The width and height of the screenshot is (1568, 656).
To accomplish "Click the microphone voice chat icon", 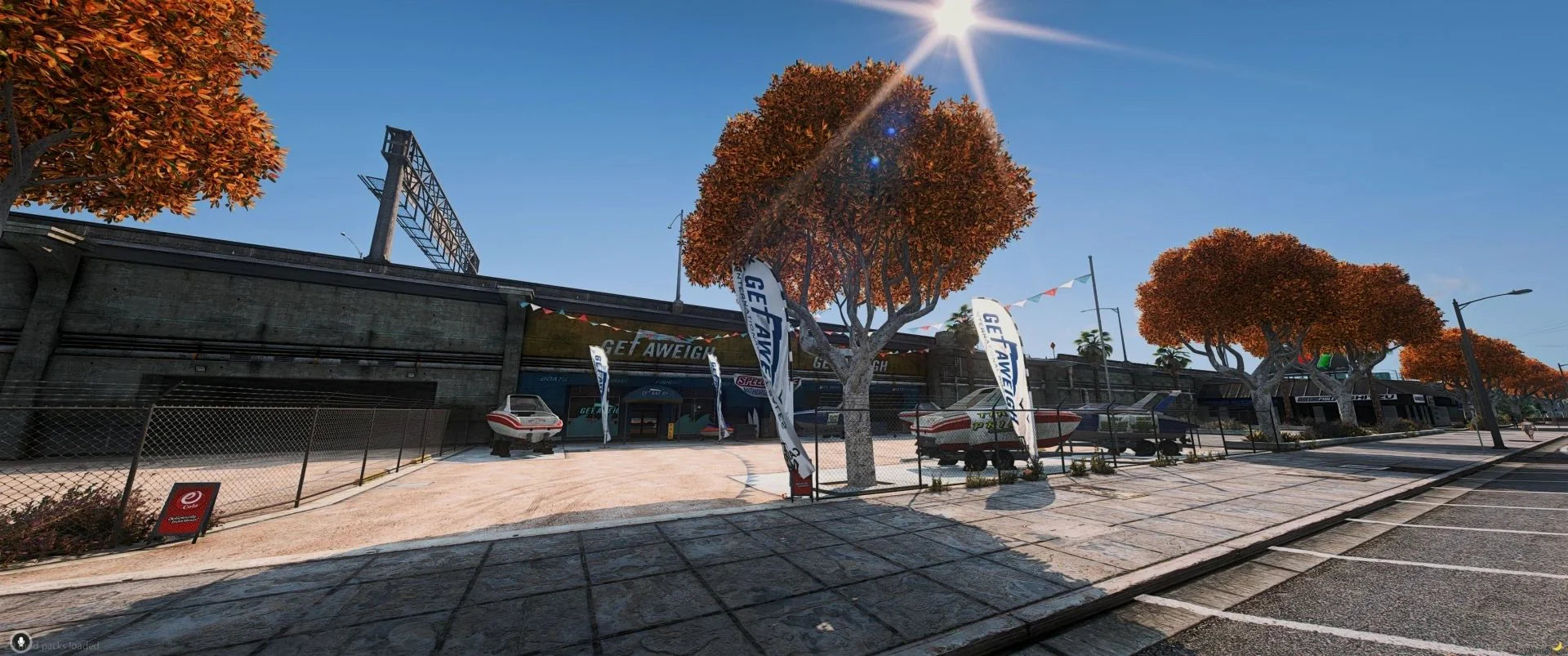I will (x=20, y=641).
